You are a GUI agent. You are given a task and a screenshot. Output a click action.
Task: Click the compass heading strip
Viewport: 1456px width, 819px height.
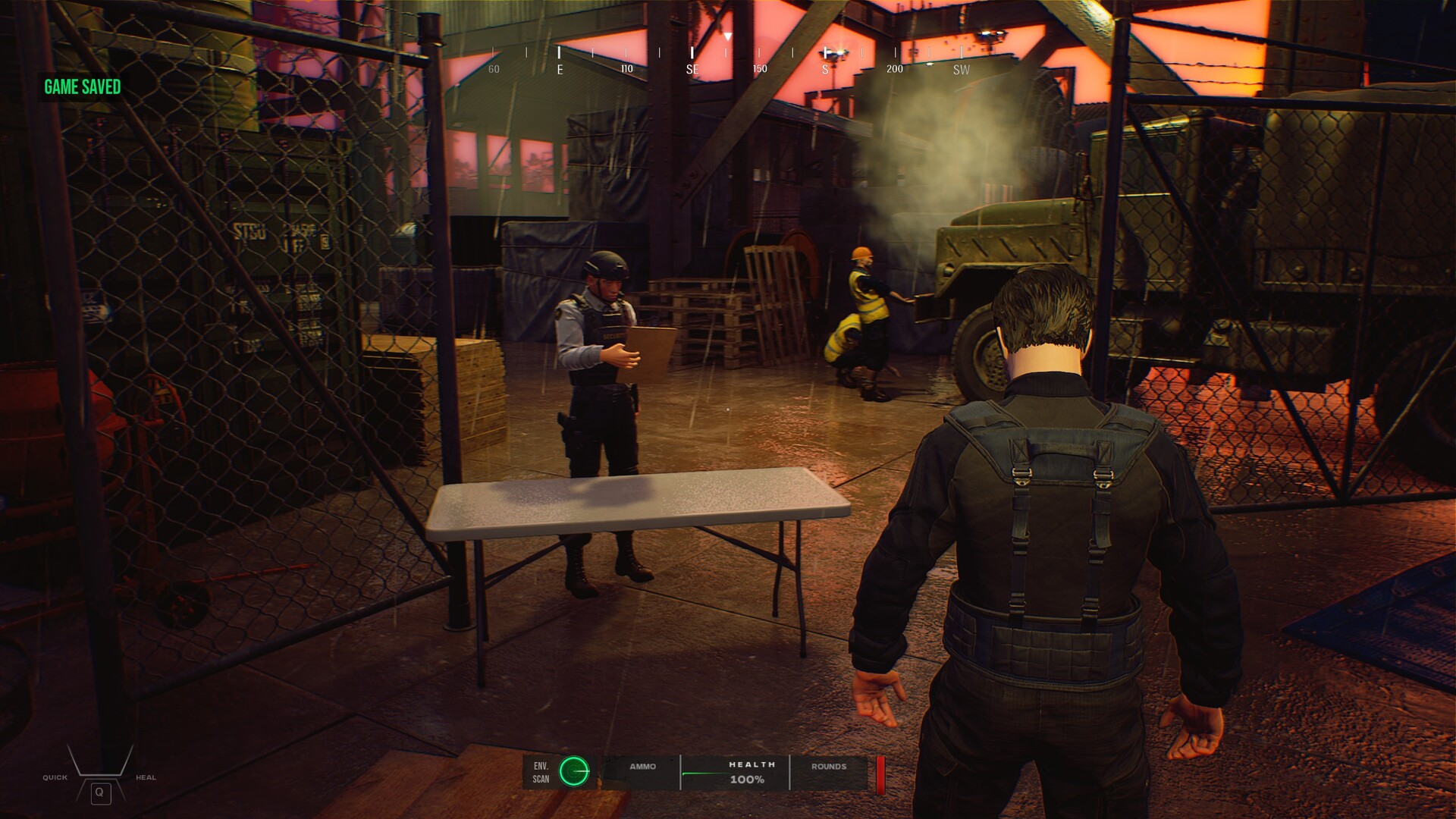tap(726, 59)
